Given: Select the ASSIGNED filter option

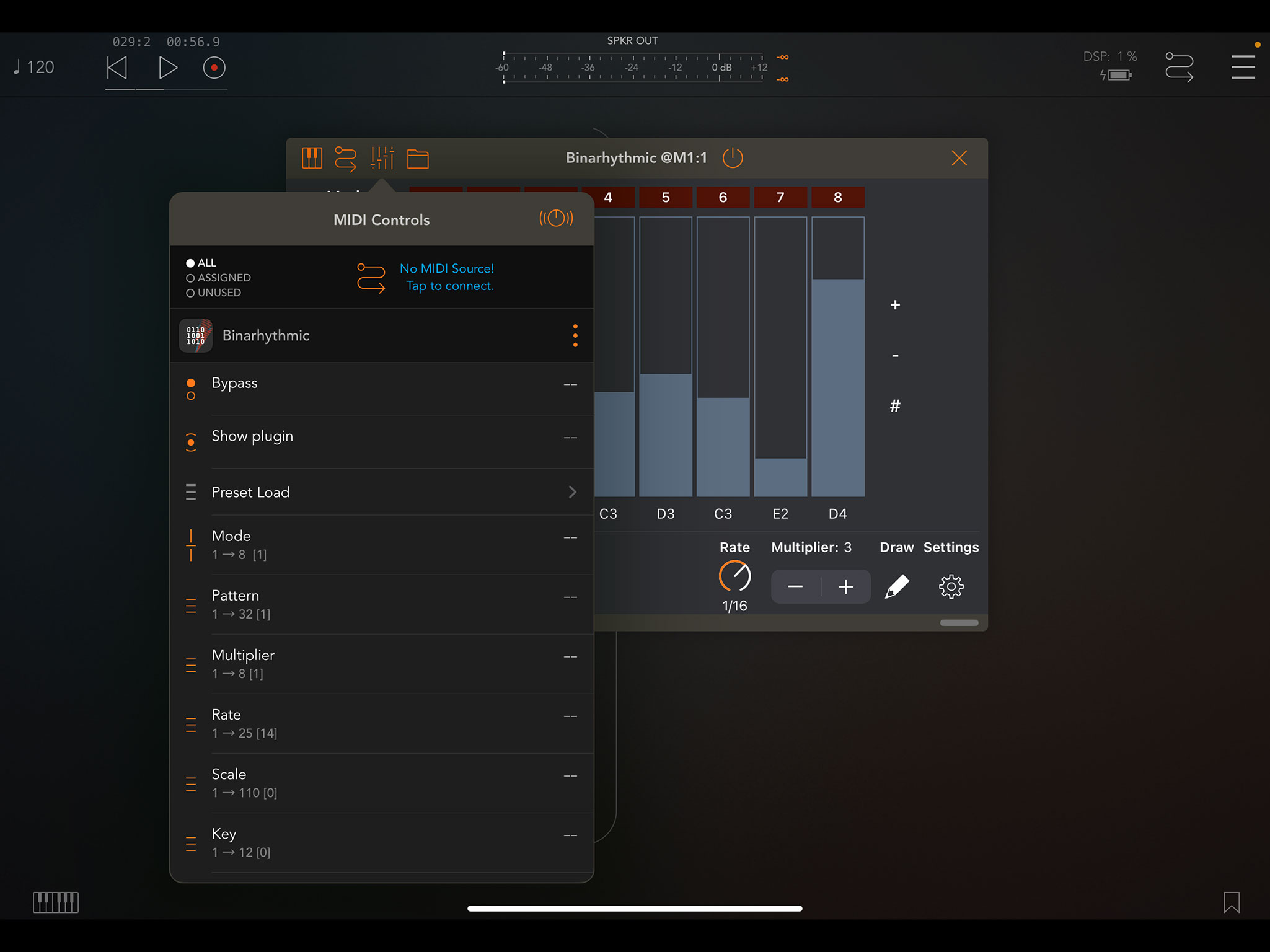Looking at the screenshot, I should pyautogui.click(x=218, y=277).
